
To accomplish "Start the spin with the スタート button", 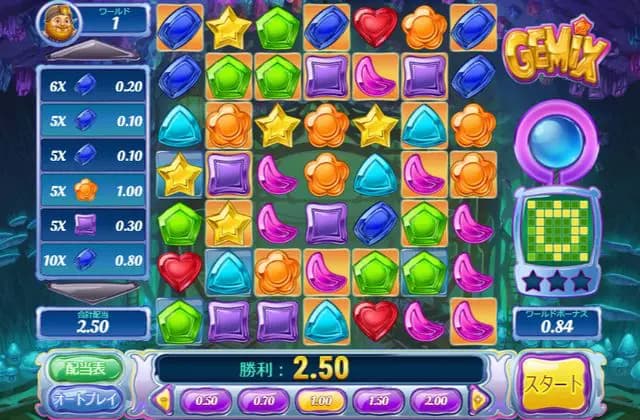I will (554, 386).
